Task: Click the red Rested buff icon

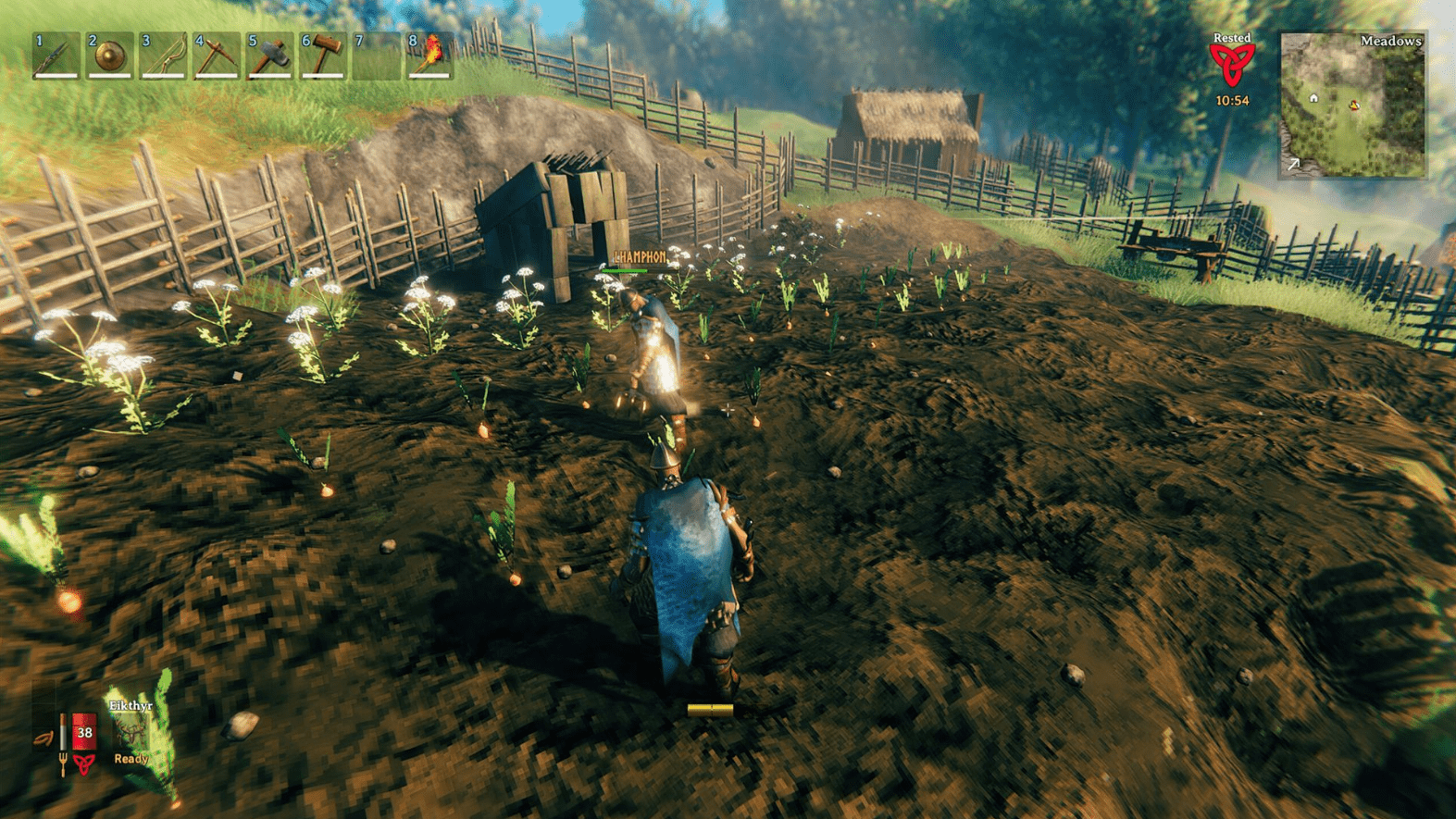Action: coord(1233,63)
